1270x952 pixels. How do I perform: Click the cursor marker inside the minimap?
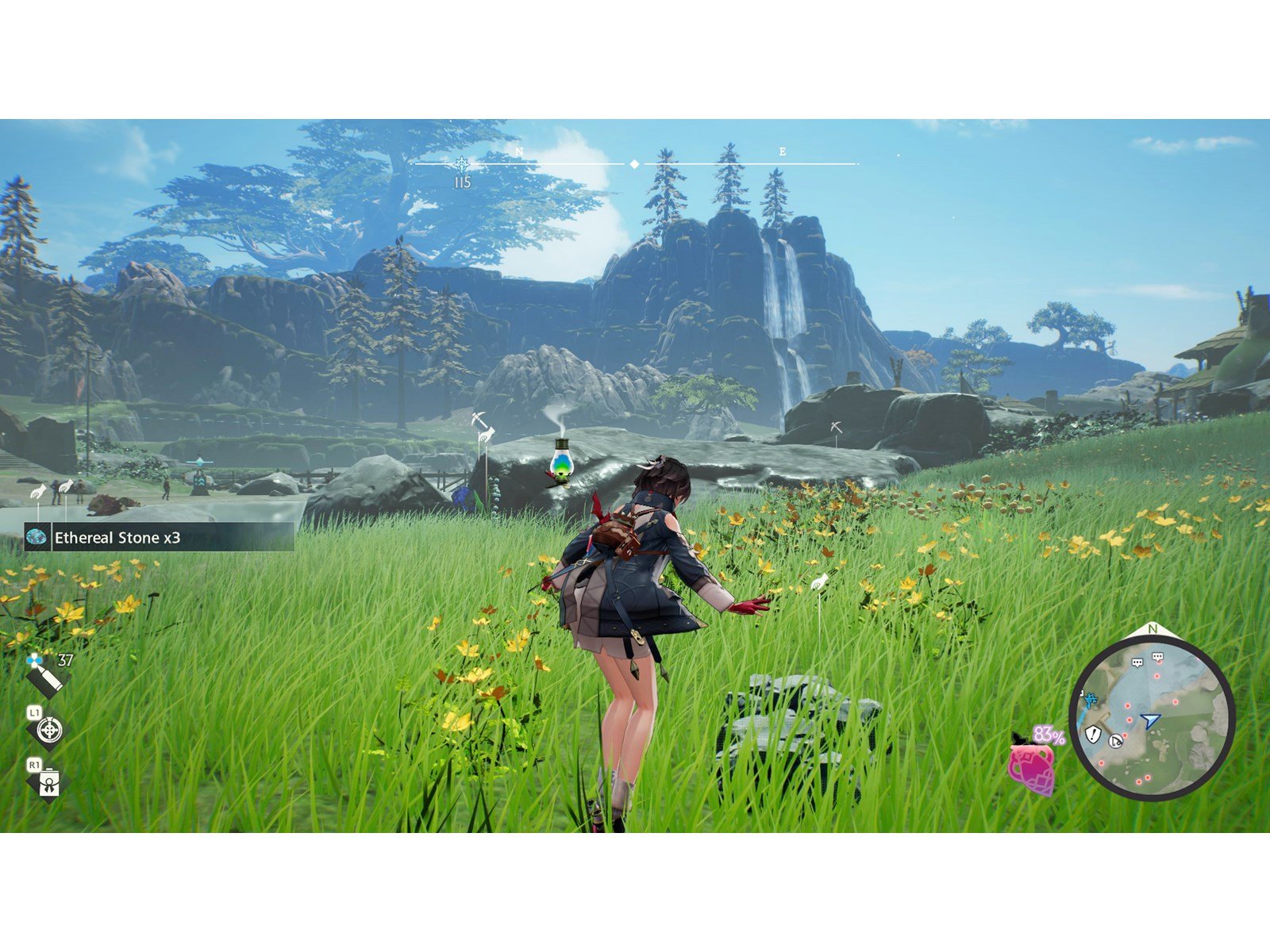pyautogui.click(x=1115, y=740)
